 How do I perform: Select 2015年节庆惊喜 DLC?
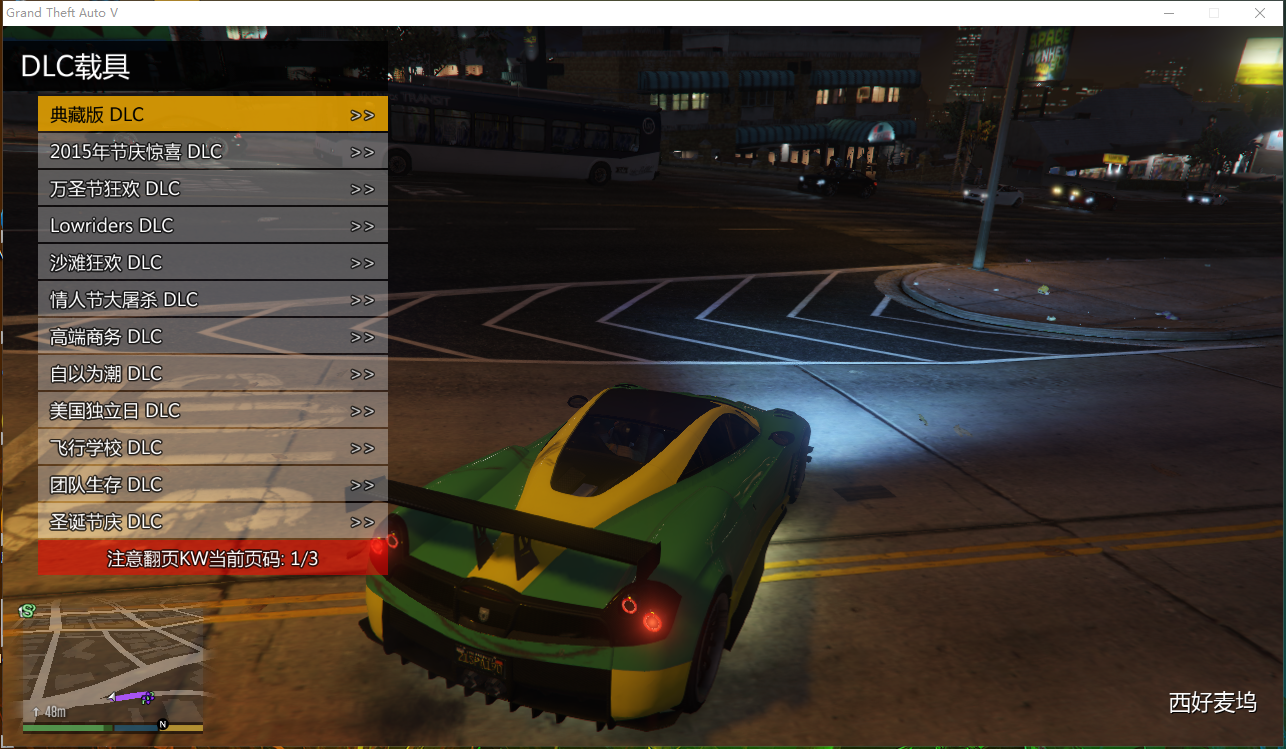(212, 151)
